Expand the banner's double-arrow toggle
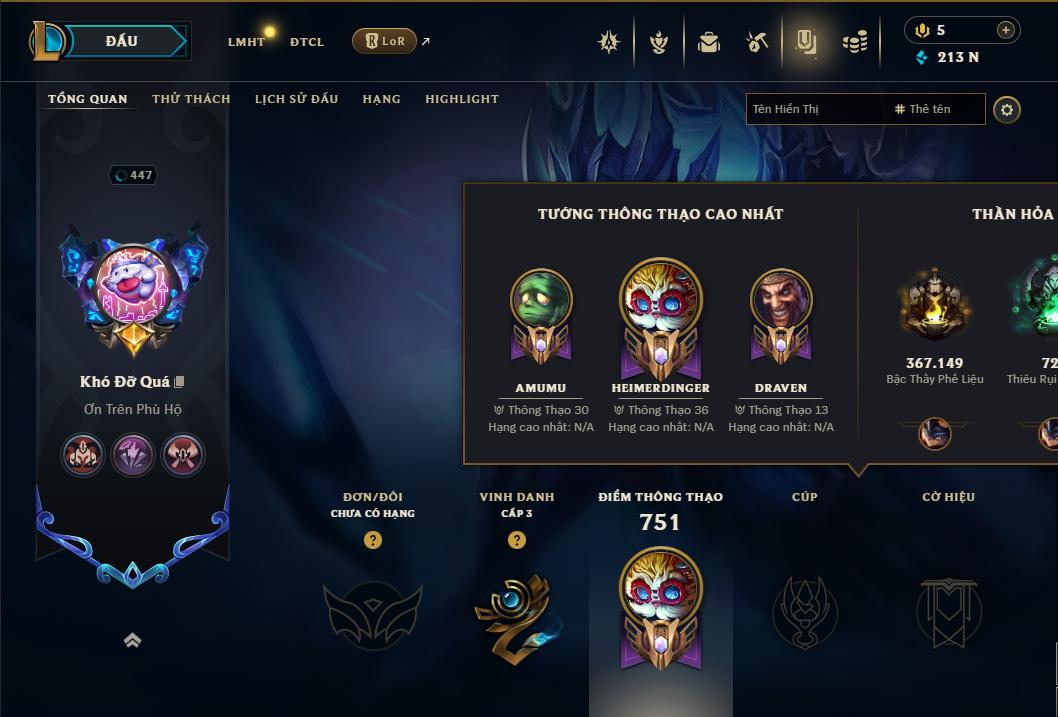Viewport: 1058px width, 717px height. click(132, 640)
